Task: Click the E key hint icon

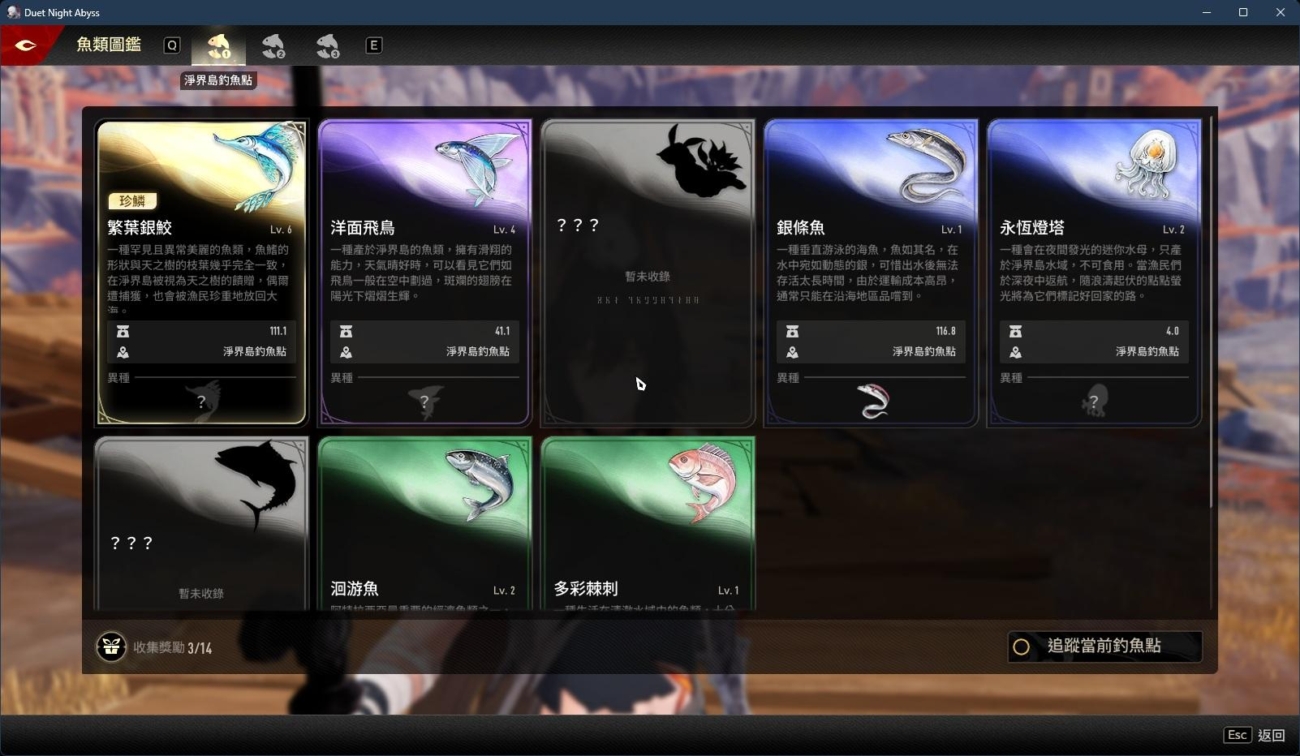Action: coord(373,45)
